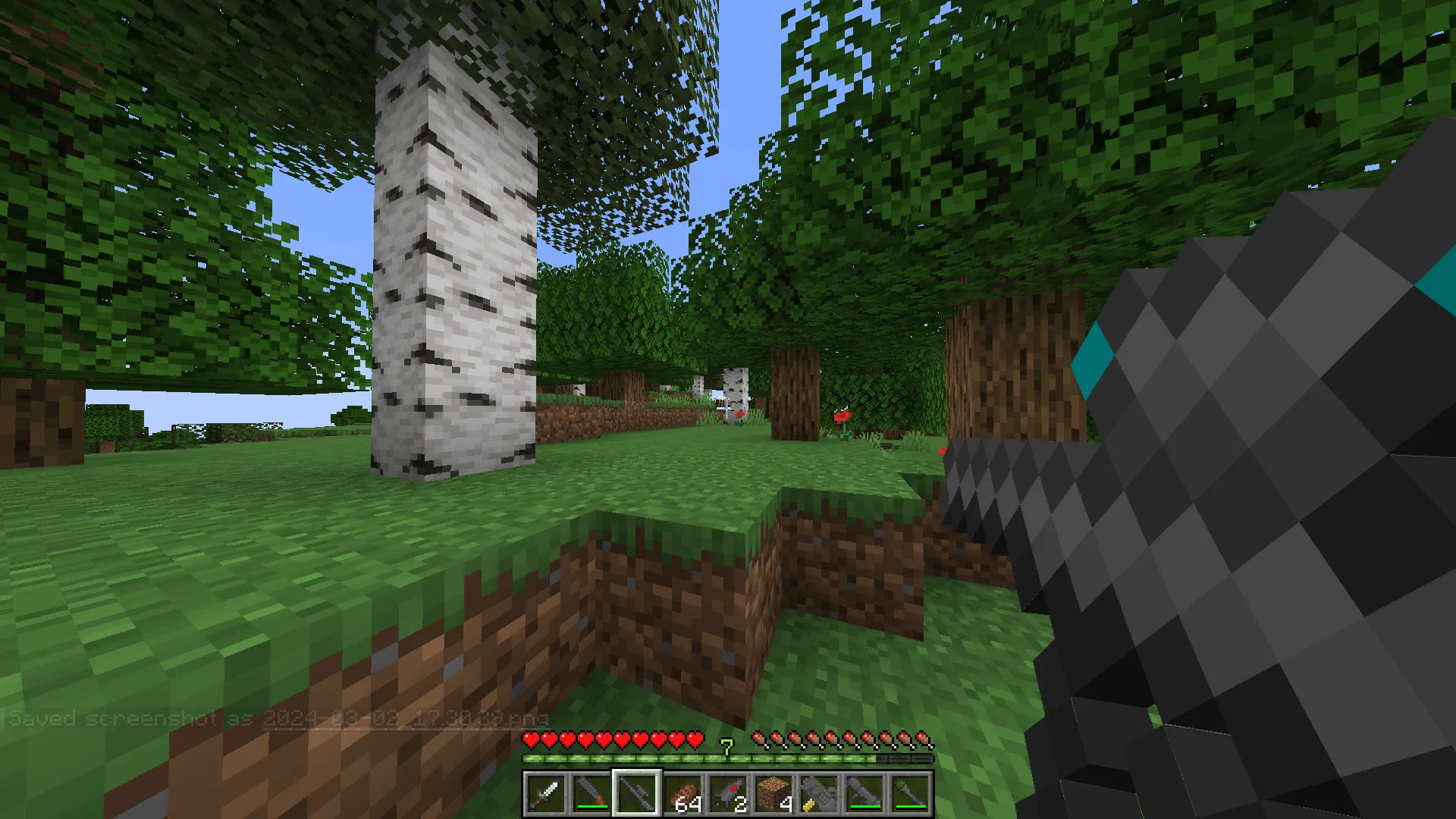Select the dirt block stack of 4

click(774, 795)
